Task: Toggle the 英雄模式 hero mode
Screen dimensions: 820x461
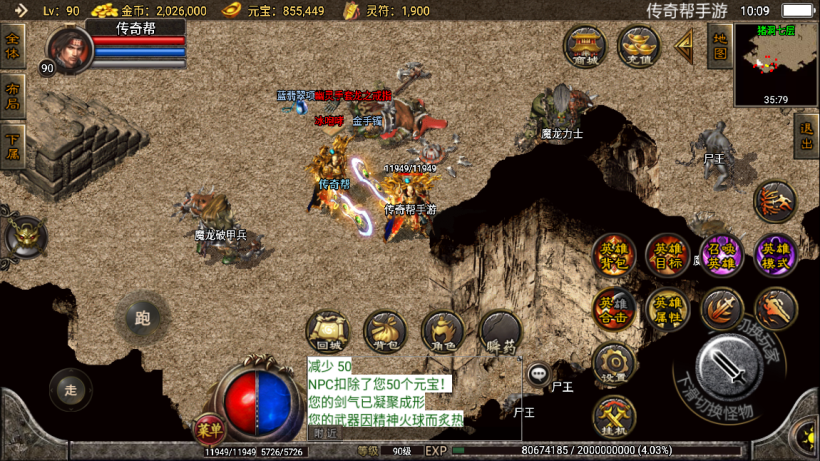Action: 775,254
